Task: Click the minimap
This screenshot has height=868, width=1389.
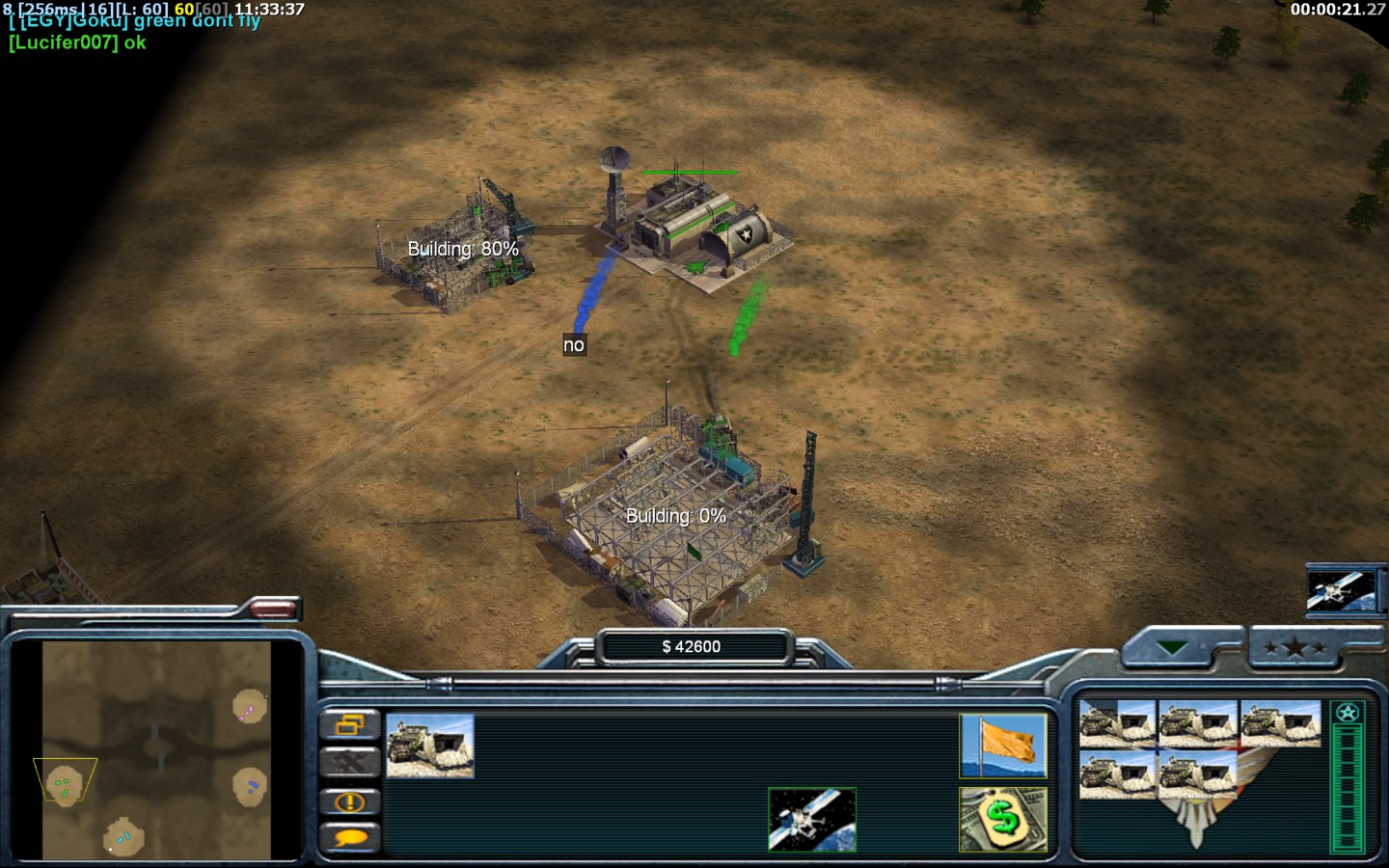Action: click(156, 749)
